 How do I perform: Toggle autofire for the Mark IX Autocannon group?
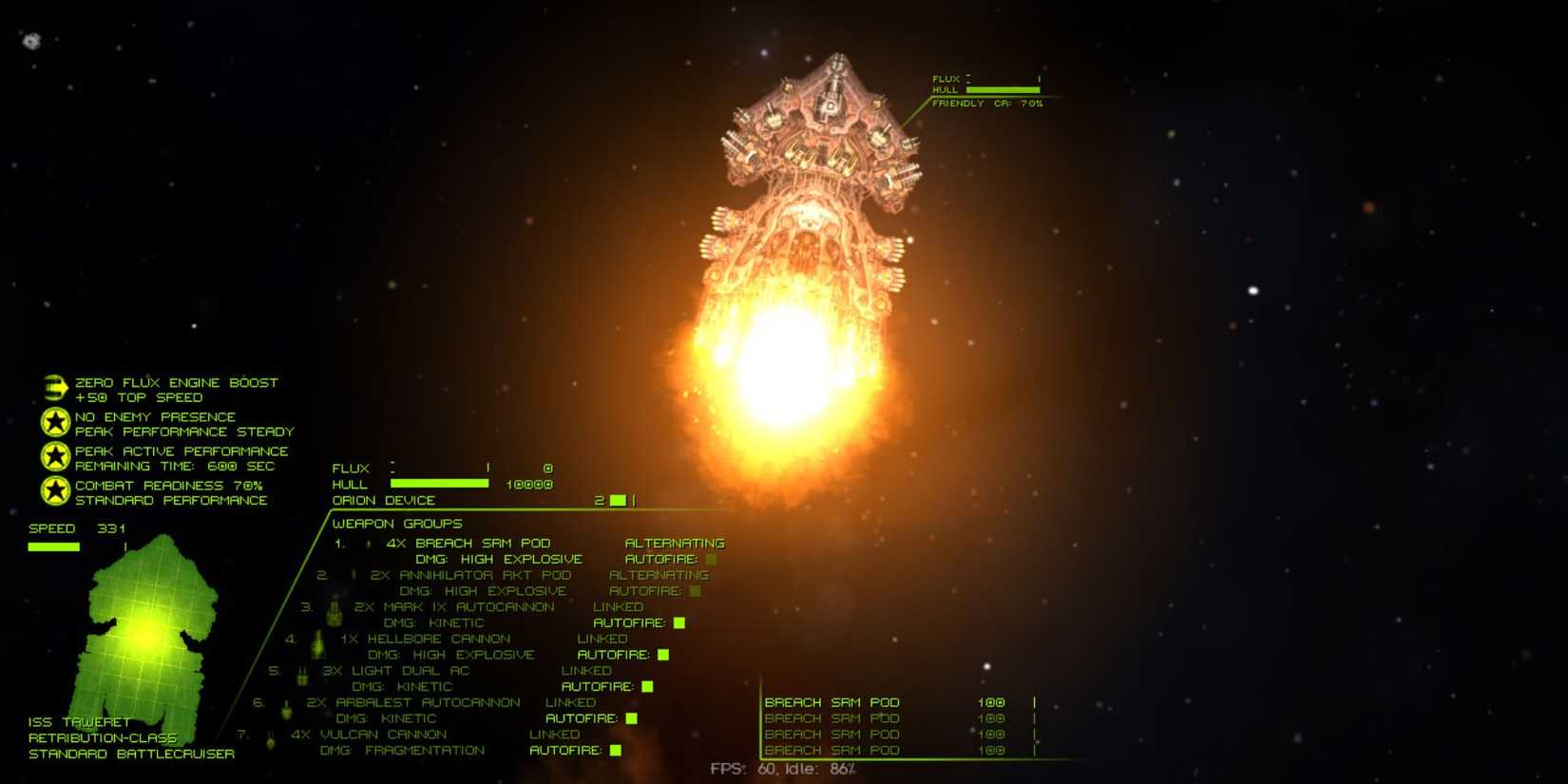point(678,622)
